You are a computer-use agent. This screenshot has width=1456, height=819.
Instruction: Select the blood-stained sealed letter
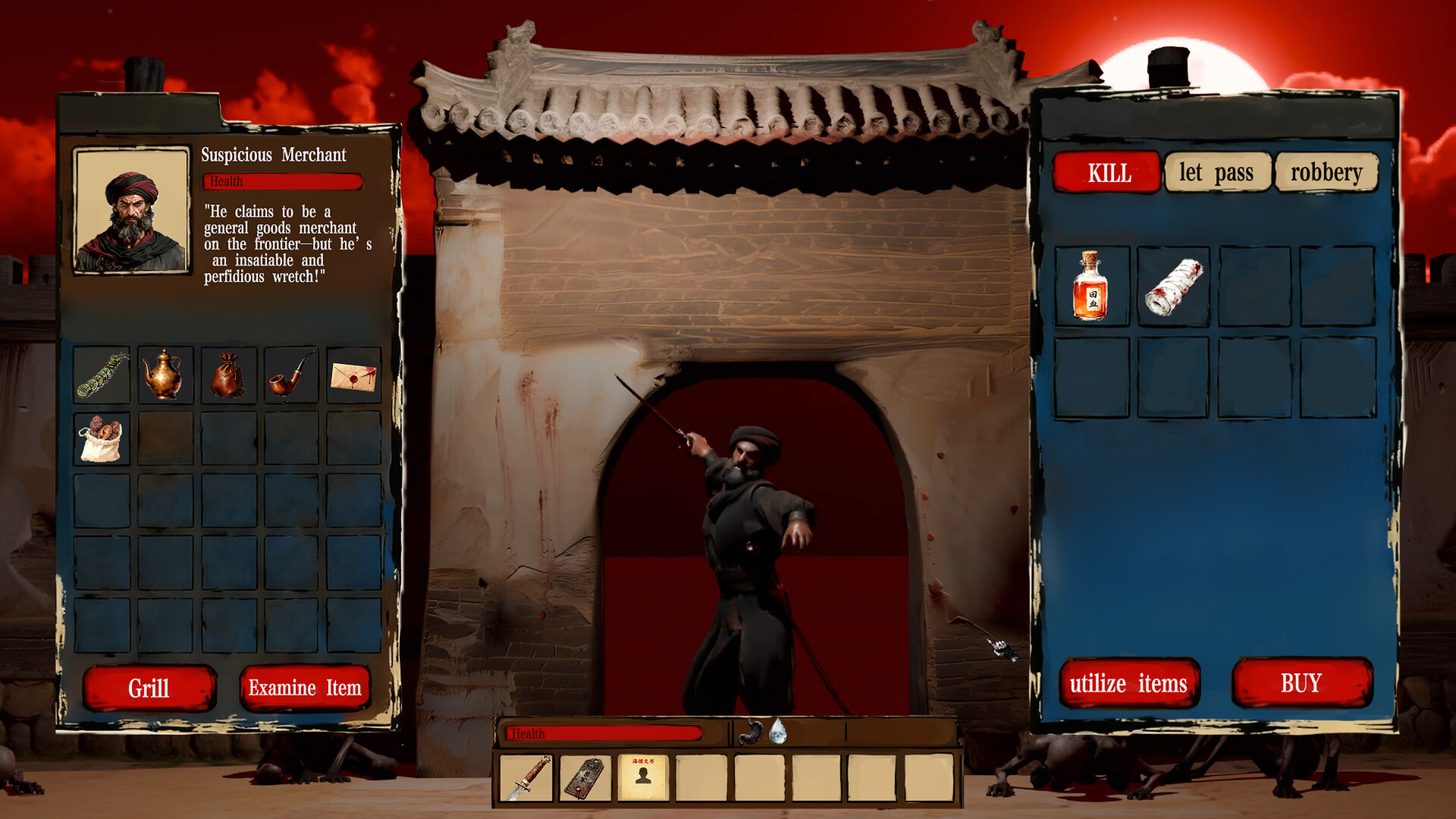[x=353, y=375]
